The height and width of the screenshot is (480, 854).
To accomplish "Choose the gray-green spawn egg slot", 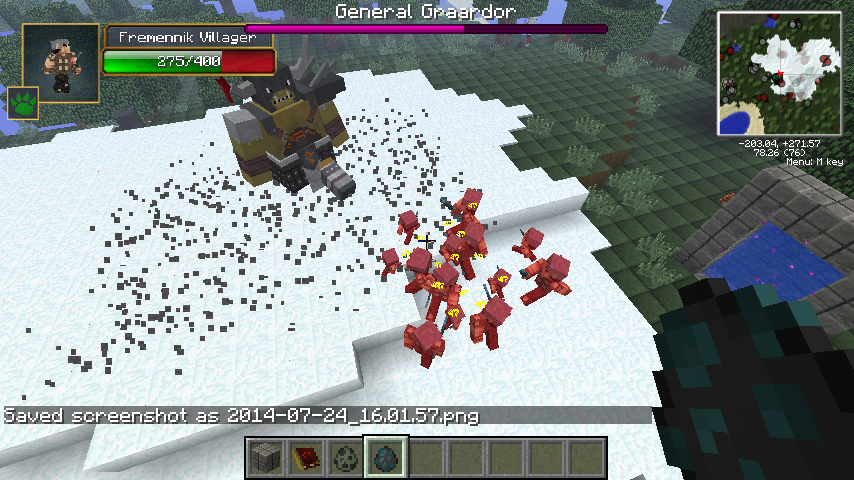I will point(345,458).
